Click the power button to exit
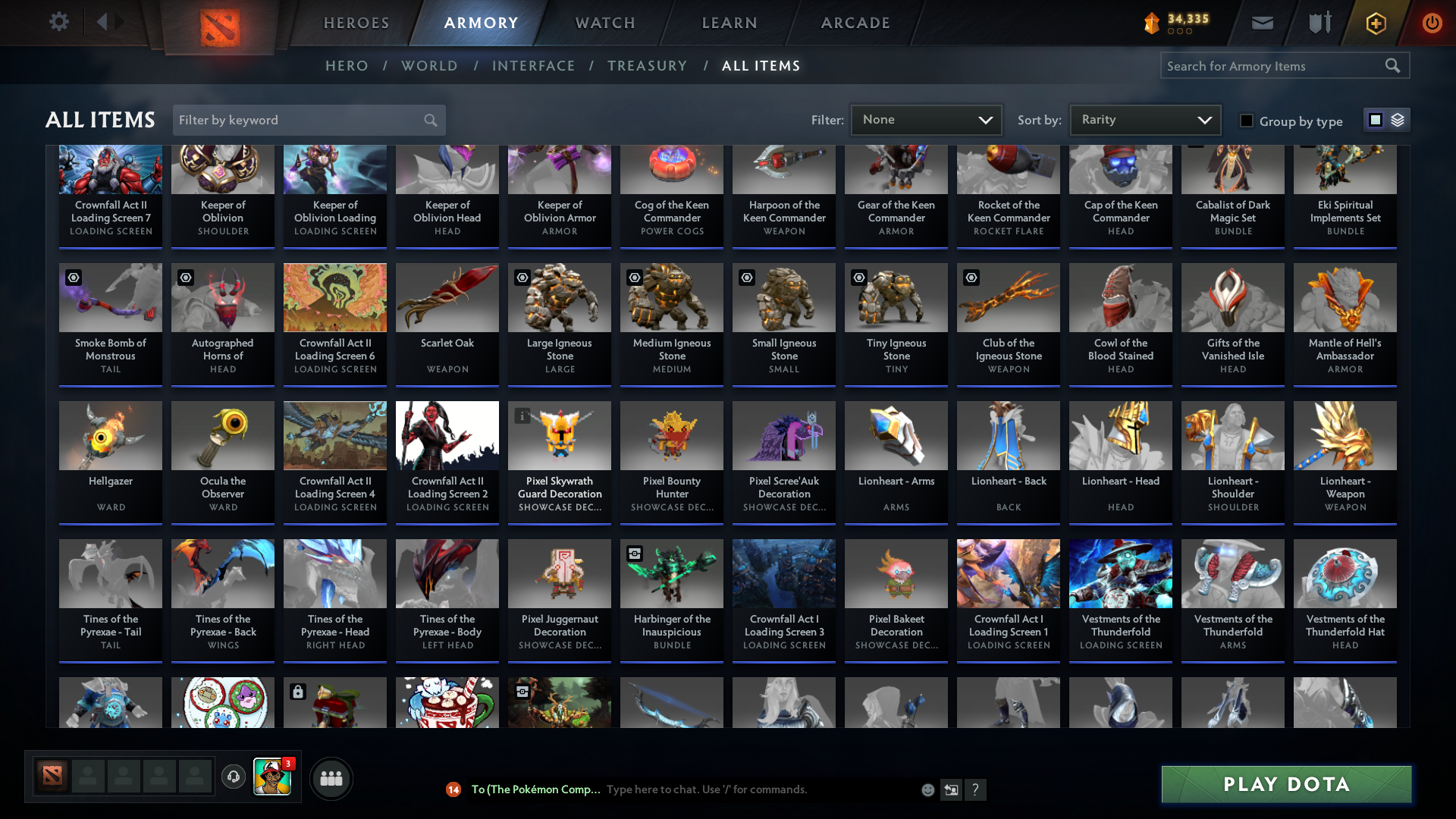 pyautogui.click(x=1432, y=23)
